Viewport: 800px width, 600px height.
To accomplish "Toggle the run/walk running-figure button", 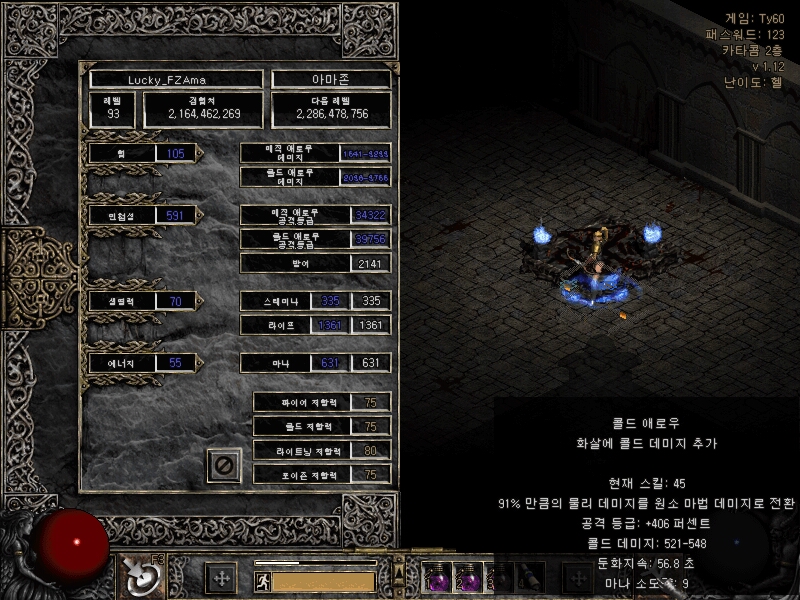I will click(262, 580).
